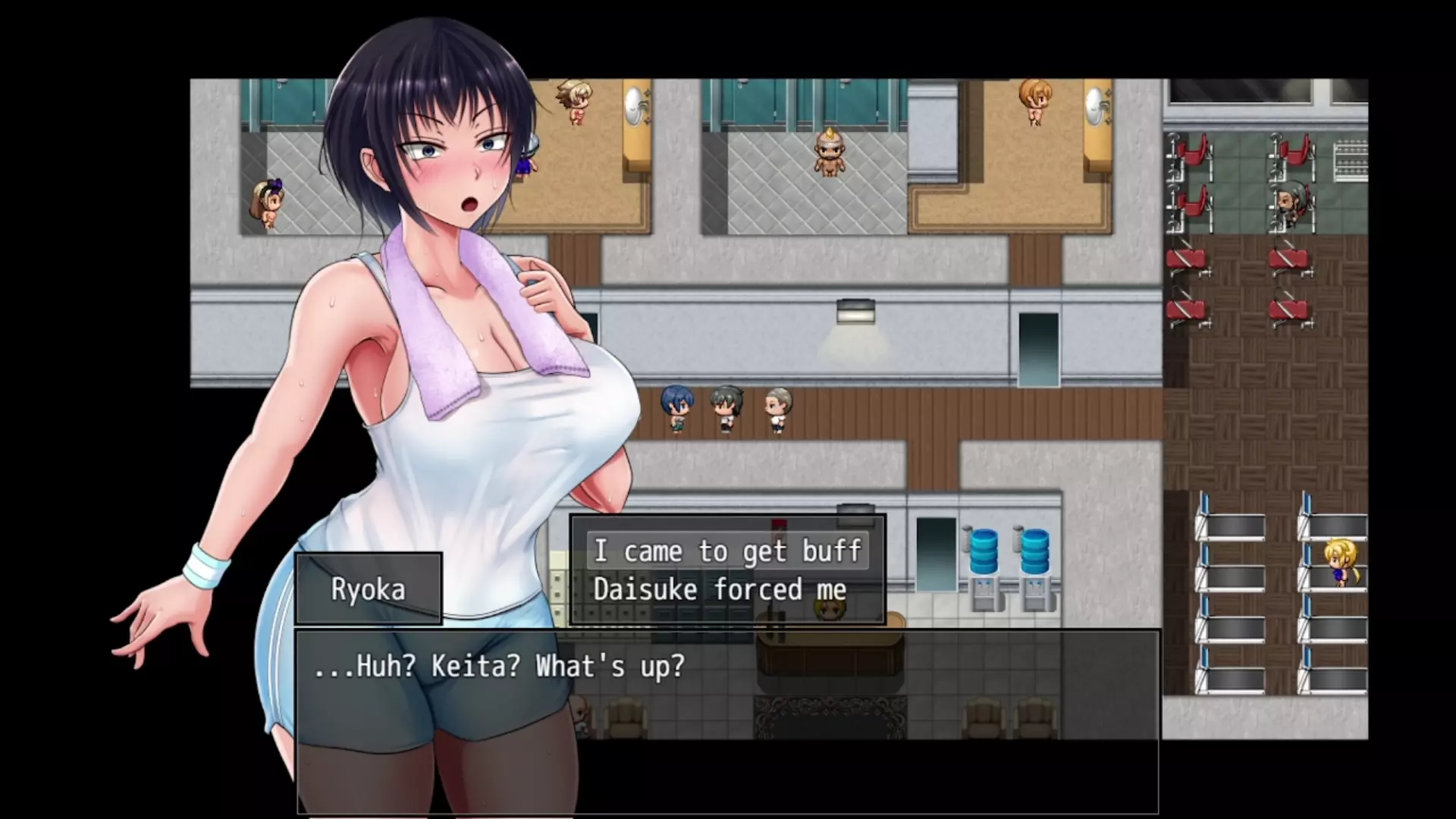This screenshot has height=819, width=1456.
Task: Select the "Daisuke forced me" reply
Action: [720, 590]
